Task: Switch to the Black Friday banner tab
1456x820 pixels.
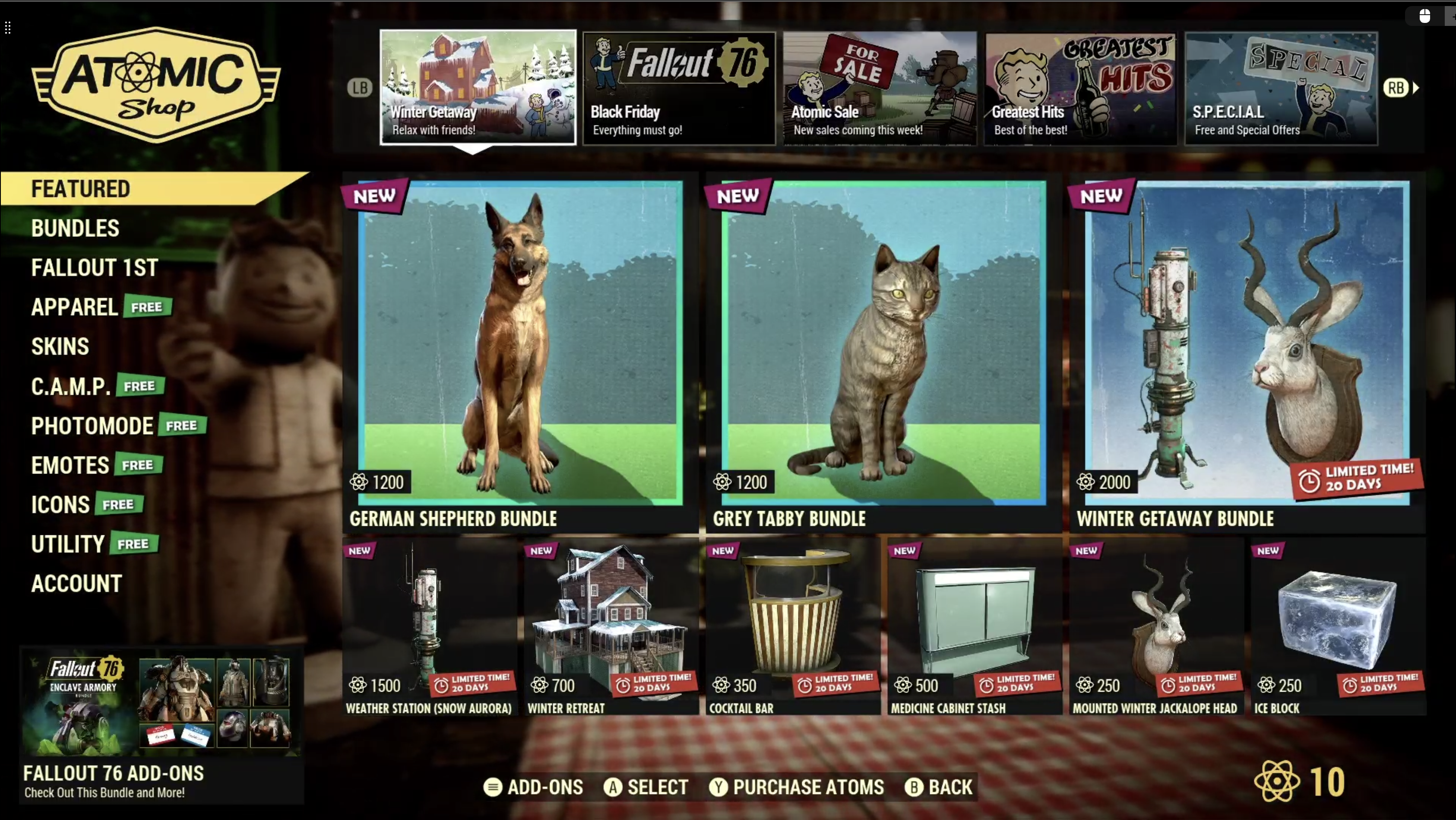Action: click(679, 88)
